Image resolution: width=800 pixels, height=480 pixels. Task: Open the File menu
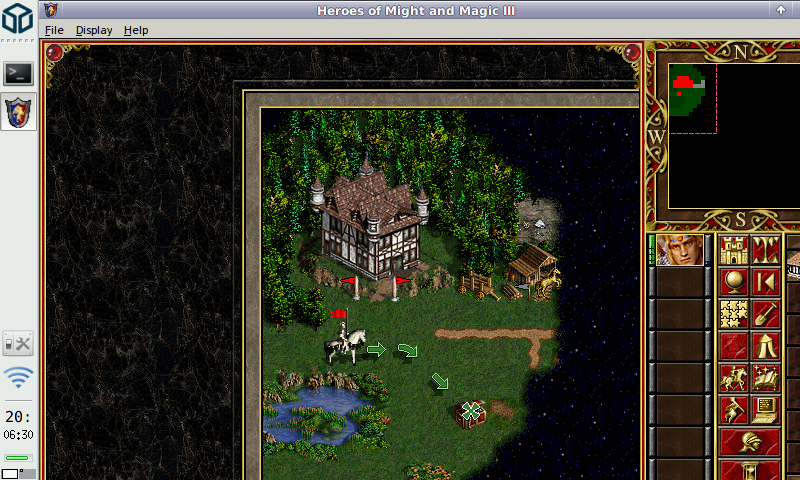coord(54,30)
